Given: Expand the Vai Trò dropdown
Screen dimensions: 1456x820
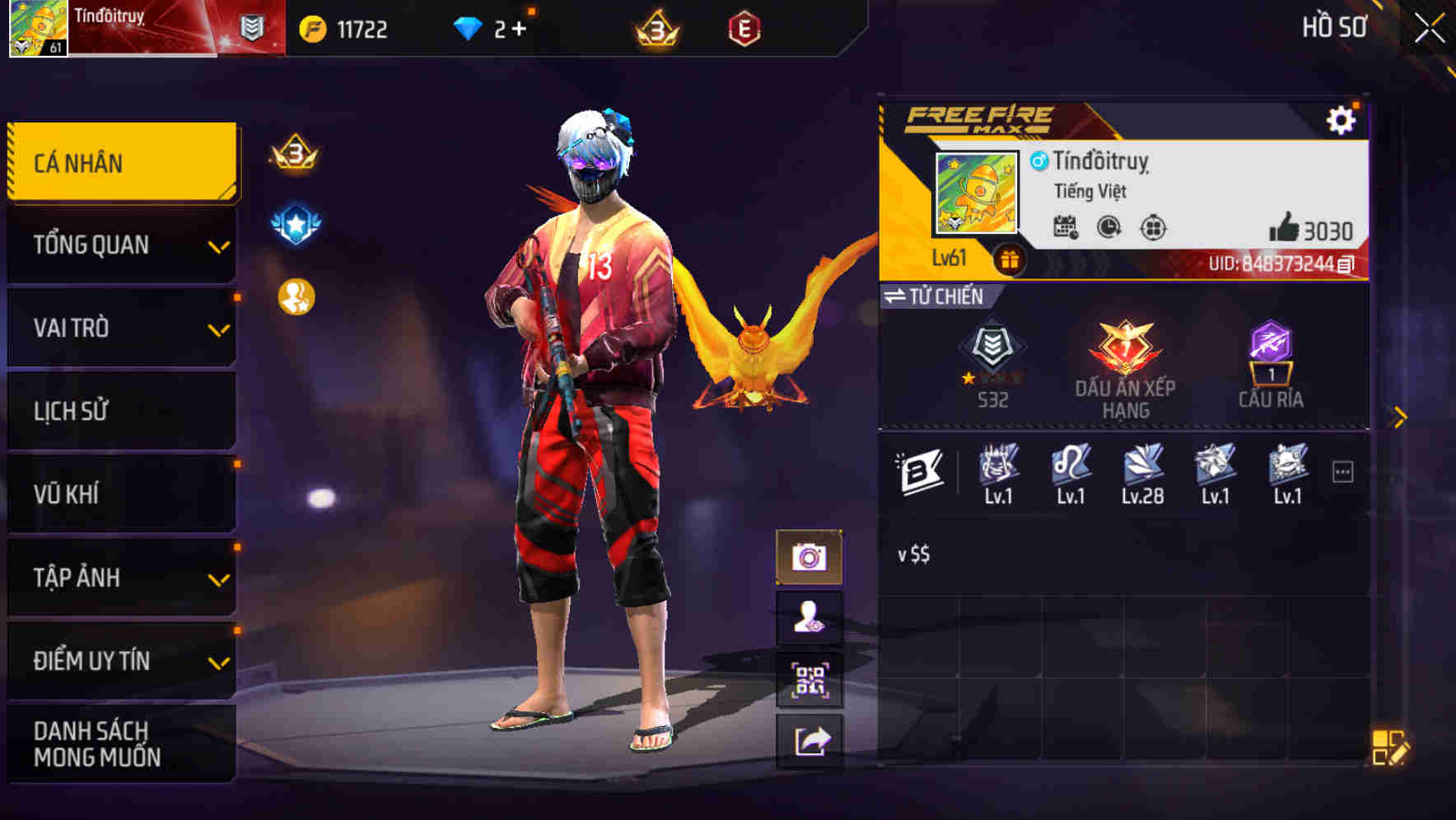Looking at the screenshot, I should tap(121, 328).
